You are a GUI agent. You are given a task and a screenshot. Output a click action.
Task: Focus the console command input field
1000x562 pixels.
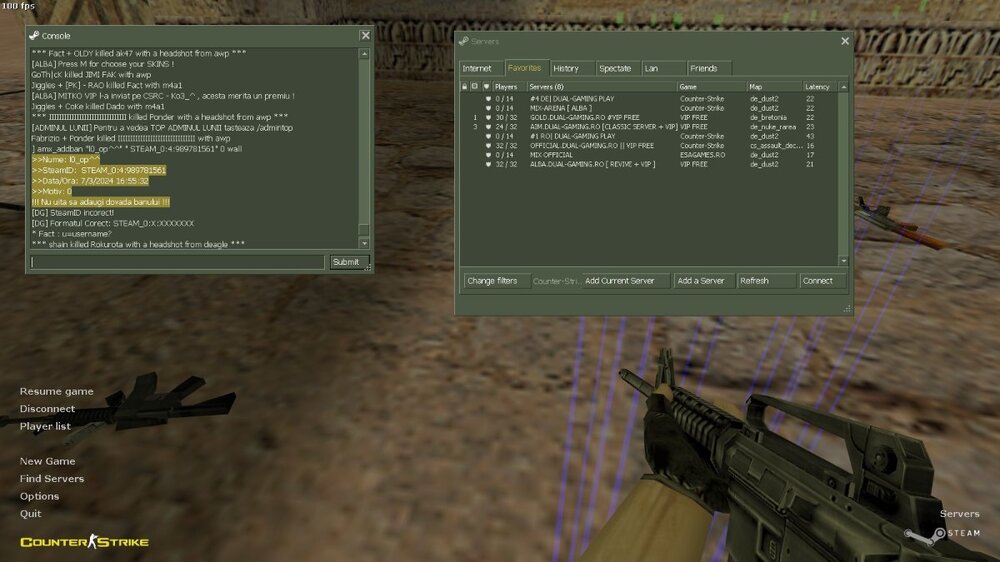pos(177,262)
